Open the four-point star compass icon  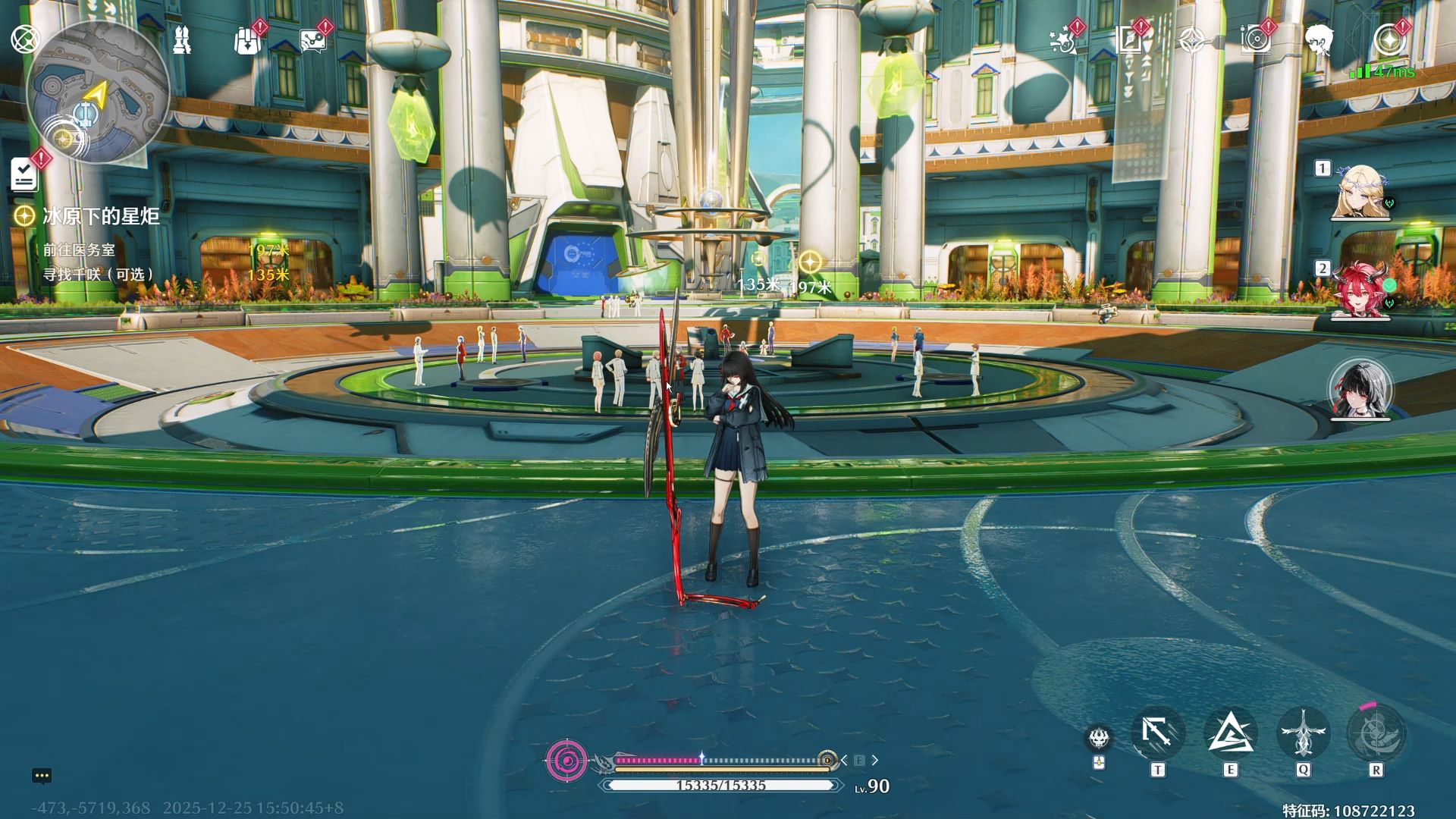[x=1193, y=39]
